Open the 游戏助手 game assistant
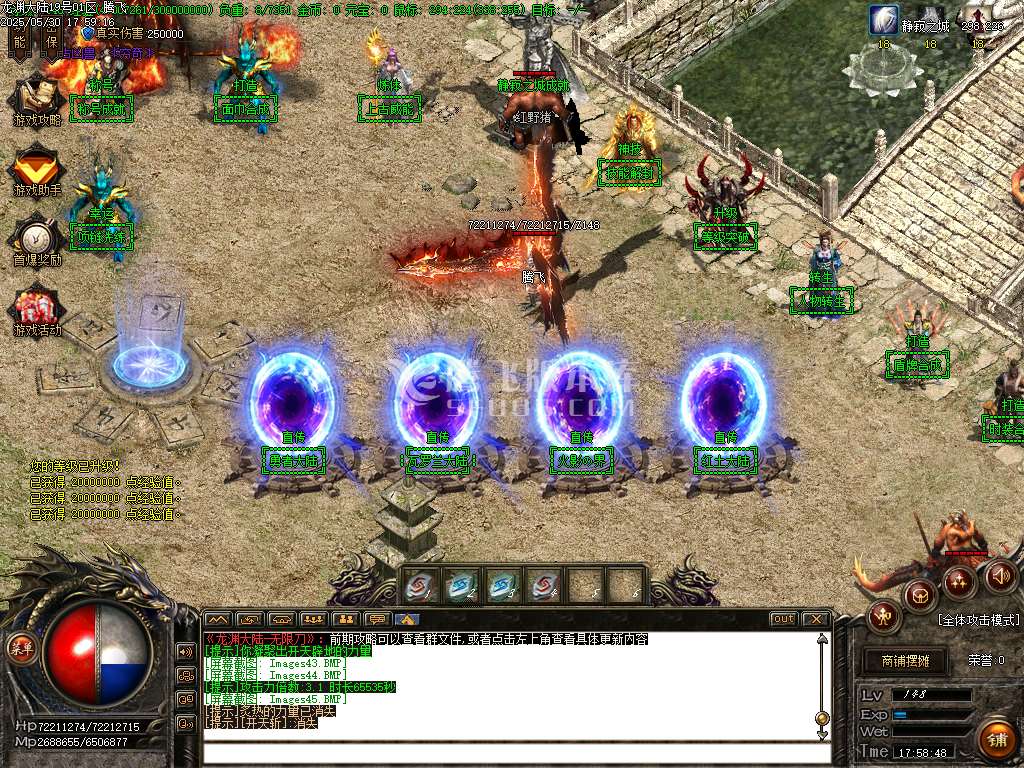Screen dimensions: 1024x768 pos(37,170)
